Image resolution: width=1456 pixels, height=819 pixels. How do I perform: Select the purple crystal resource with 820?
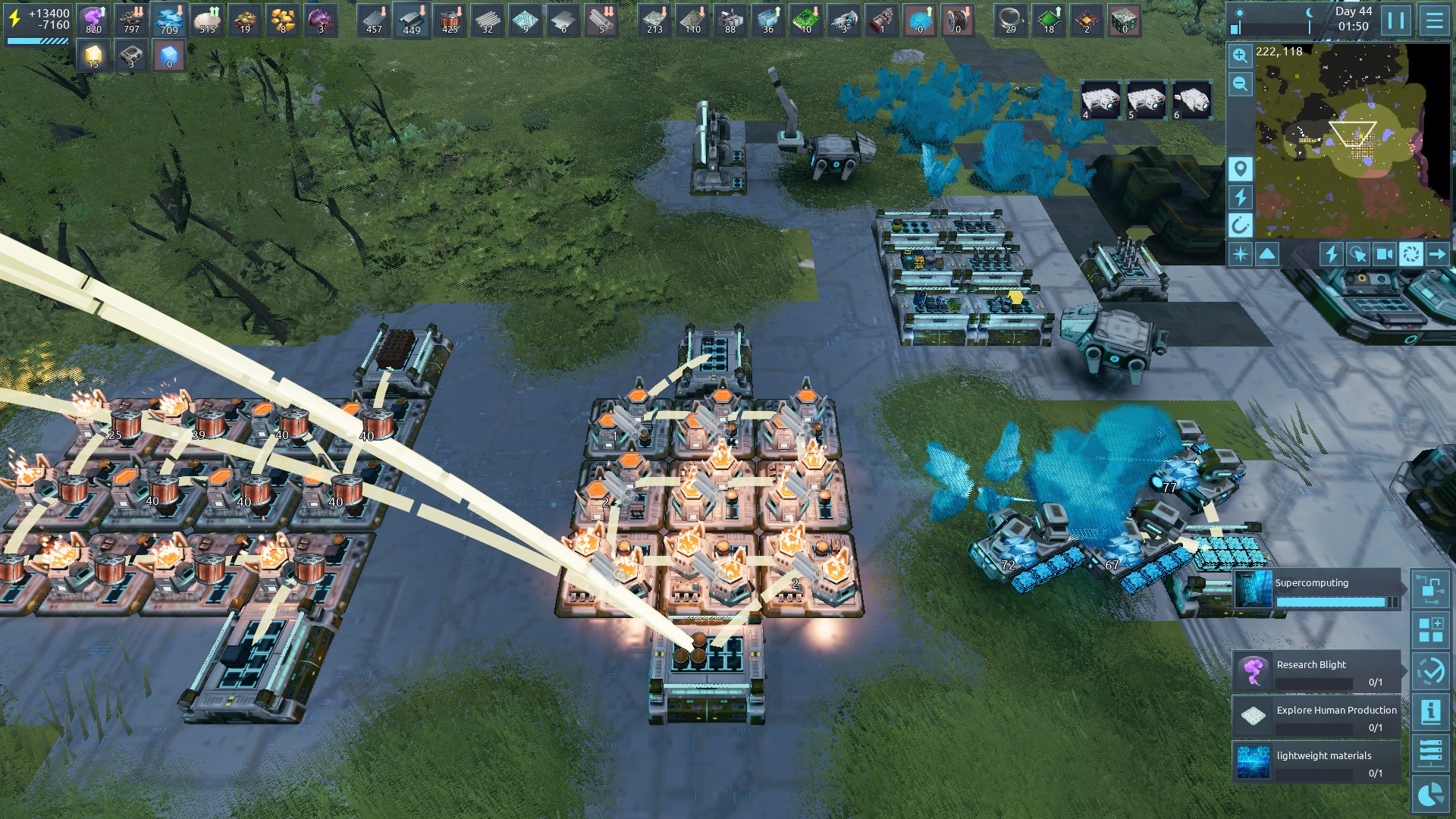pos(93,20)
